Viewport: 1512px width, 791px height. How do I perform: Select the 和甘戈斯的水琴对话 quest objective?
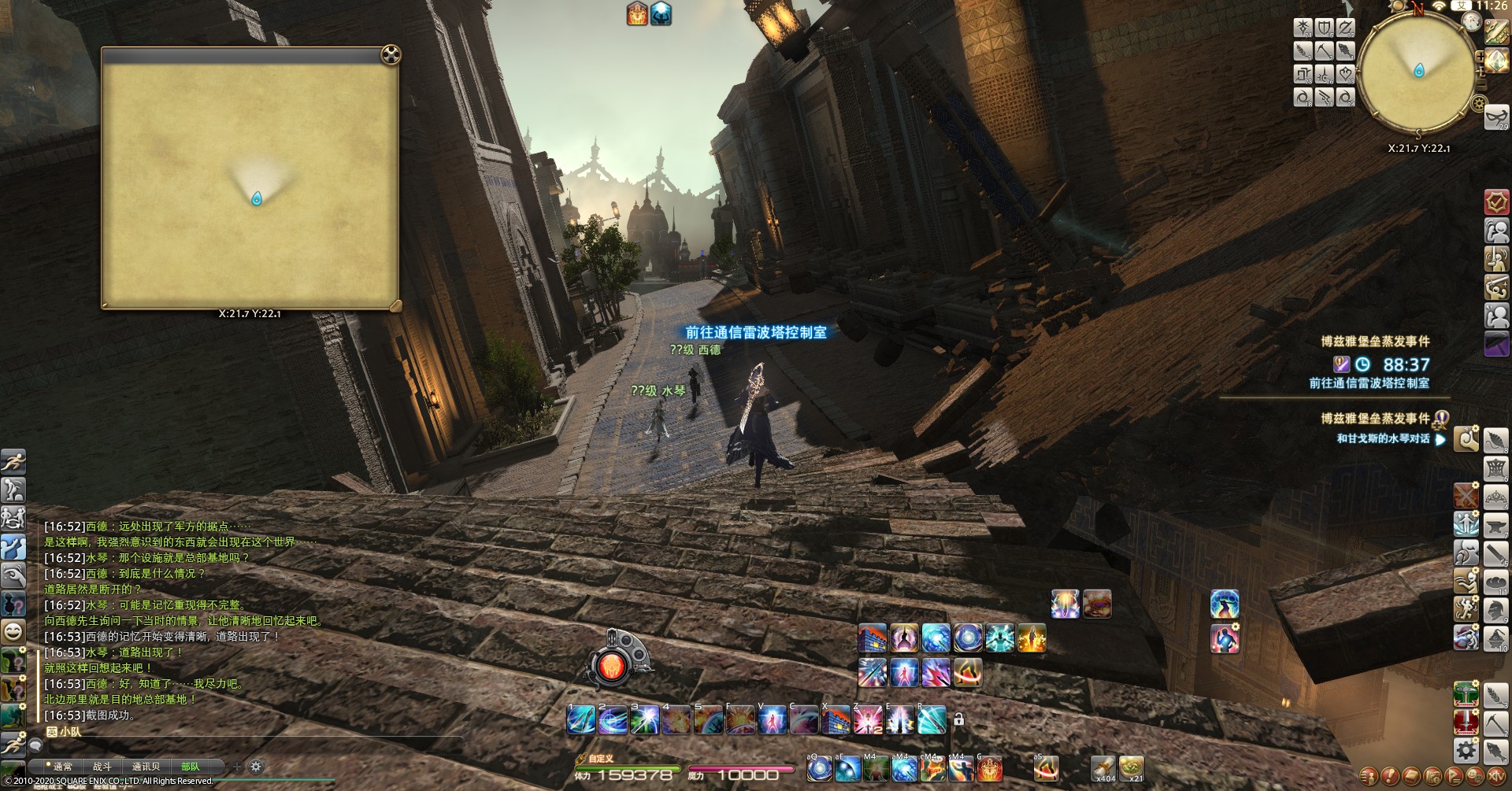(1383, 439)
